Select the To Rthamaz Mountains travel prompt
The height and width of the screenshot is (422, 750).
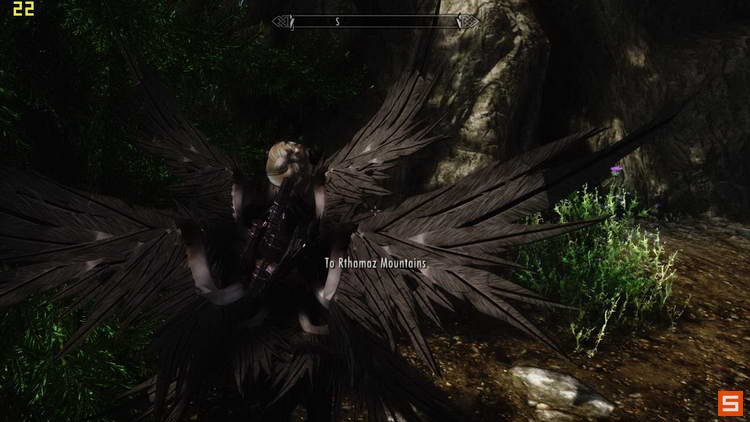[375, 263]
